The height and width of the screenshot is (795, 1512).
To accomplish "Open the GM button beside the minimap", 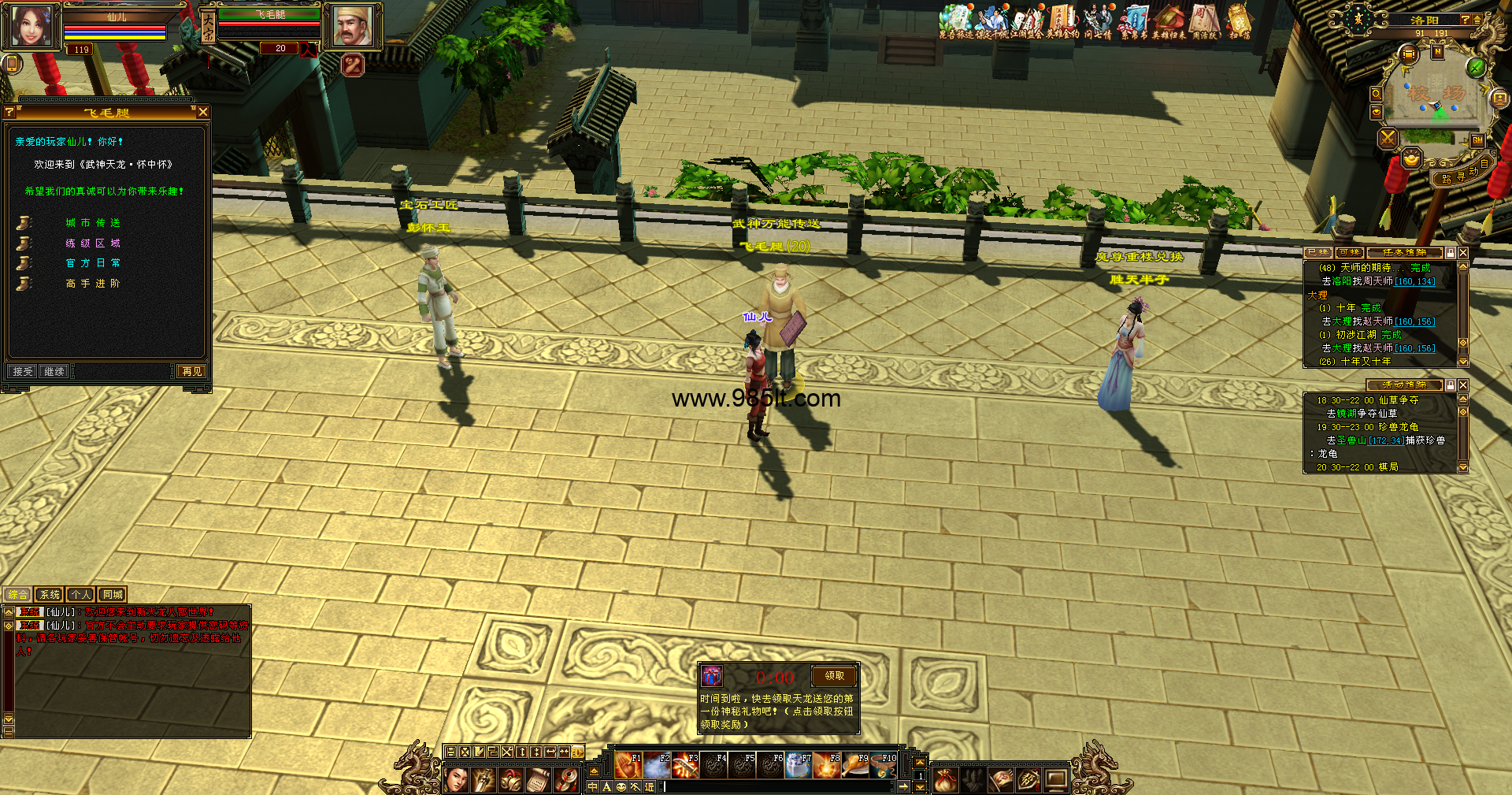I will tap(1477, 140).
